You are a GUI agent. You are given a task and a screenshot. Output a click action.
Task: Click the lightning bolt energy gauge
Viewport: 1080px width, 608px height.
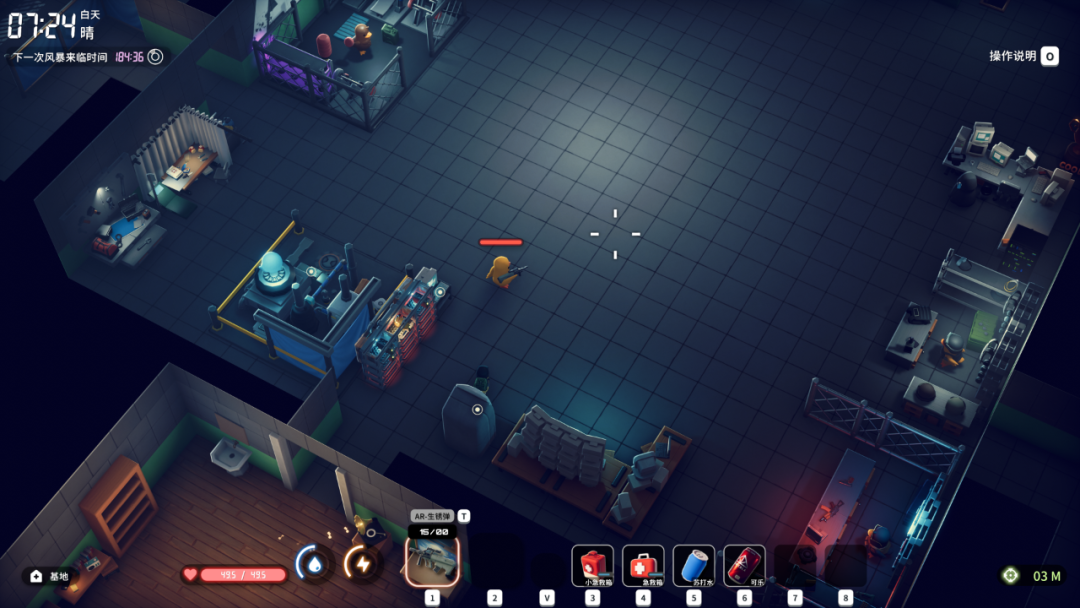362,565
